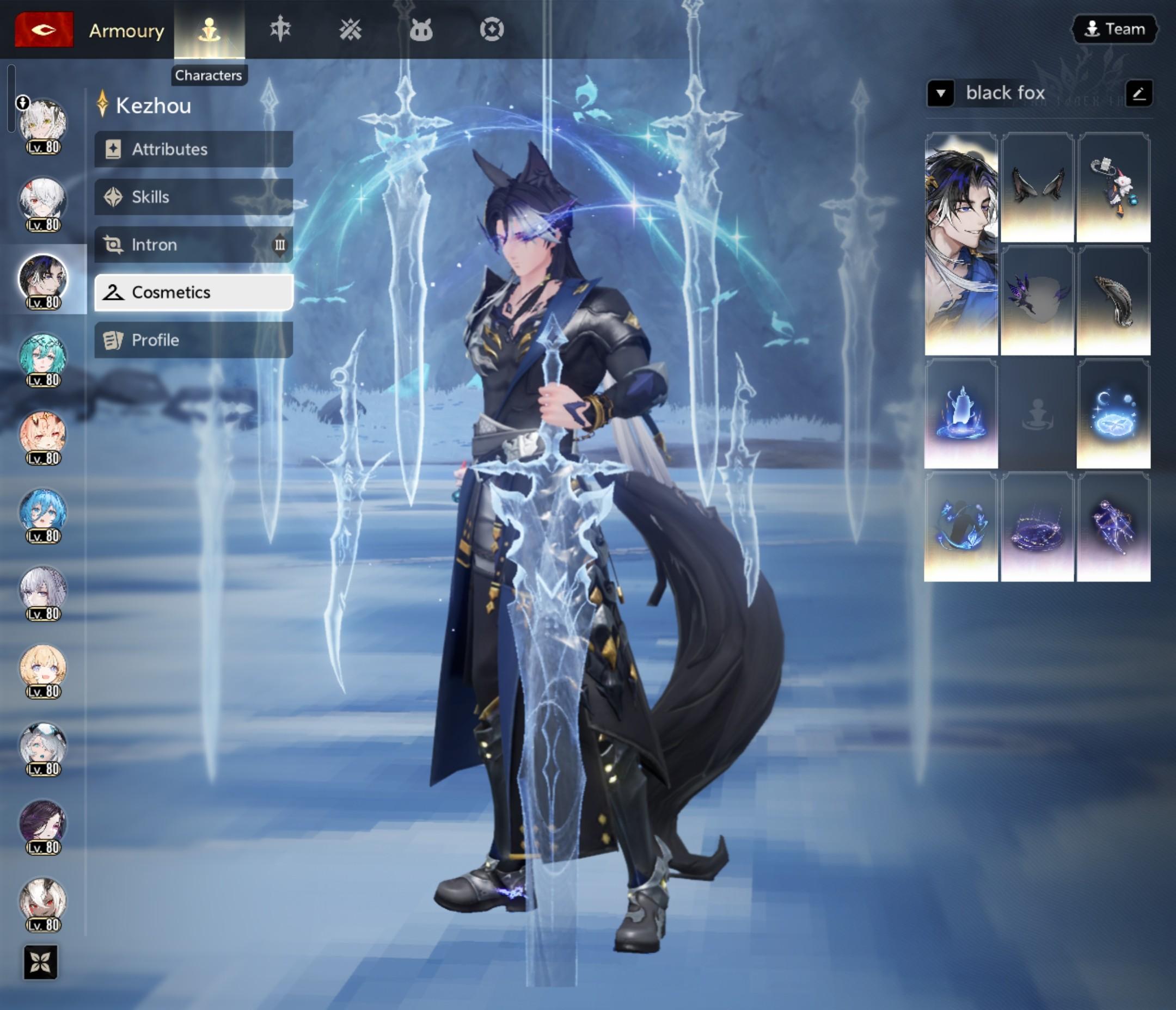This screenshot has width=1176, height=1010.
Task: Open Kezhou's Attributes menu
Action: 193,149
